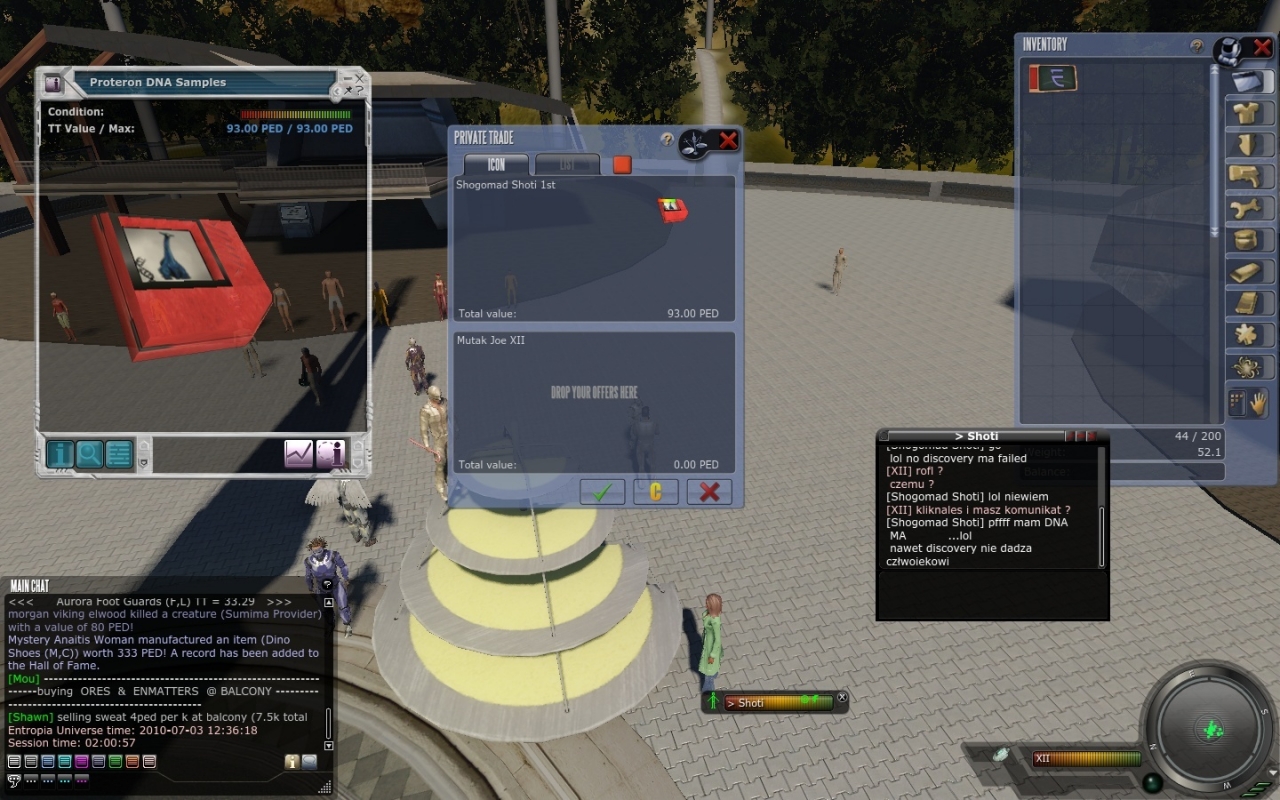
Task: Select the green chat channel filter
Action: click(115, 762)
